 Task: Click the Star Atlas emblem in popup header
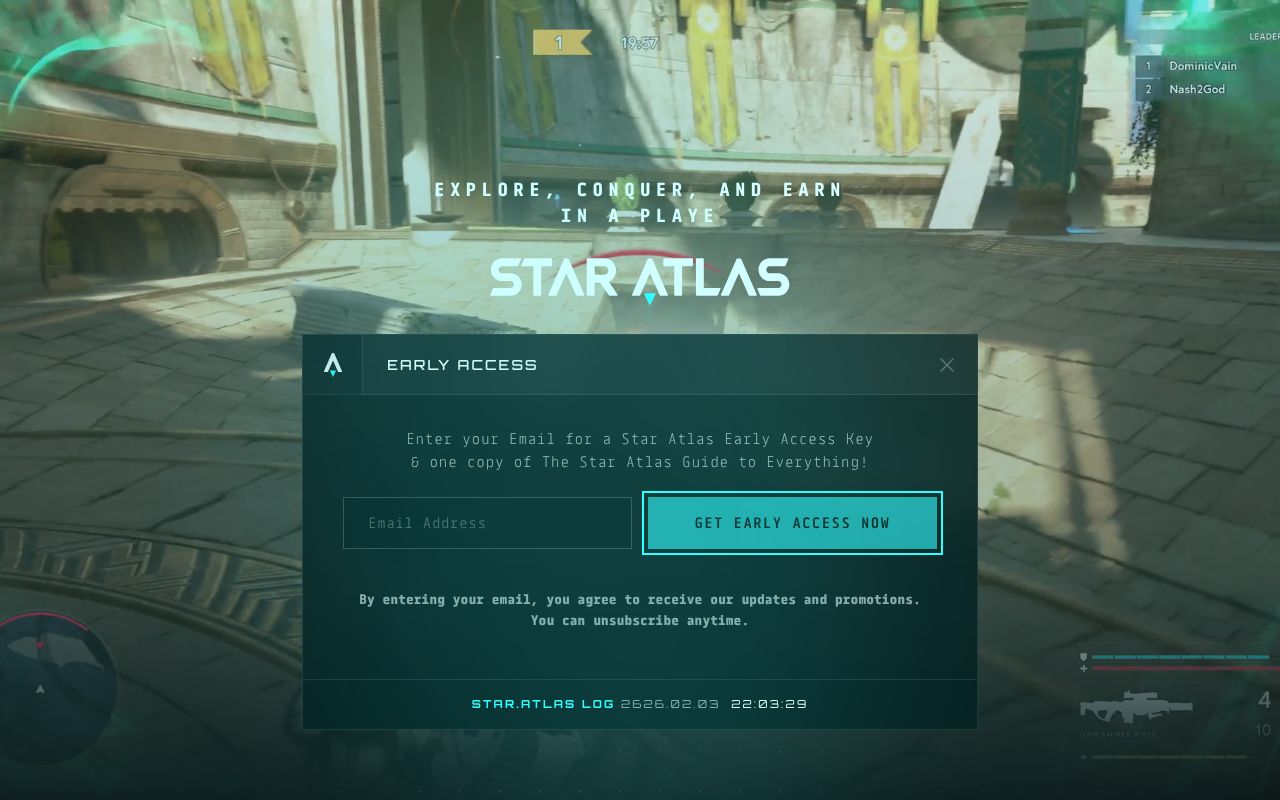(x=333, y=365)
